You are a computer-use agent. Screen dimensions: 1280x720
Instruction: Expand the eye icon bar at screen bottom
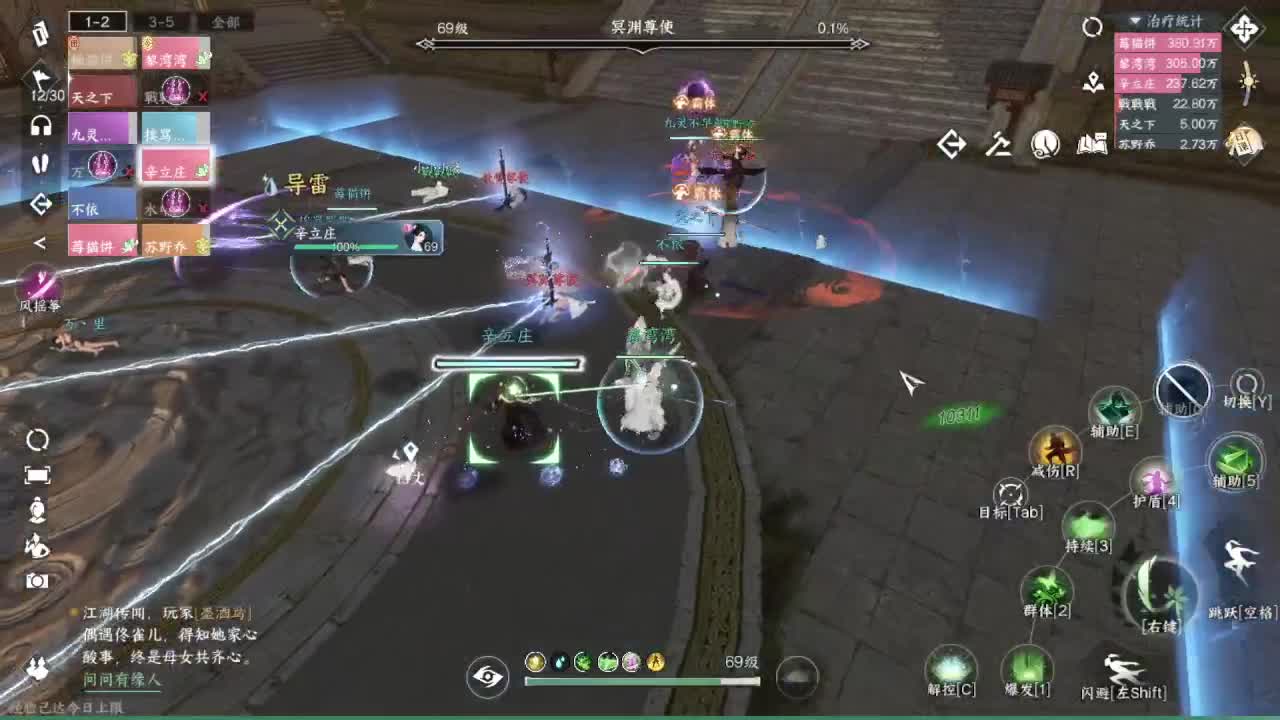click(486, 677)
